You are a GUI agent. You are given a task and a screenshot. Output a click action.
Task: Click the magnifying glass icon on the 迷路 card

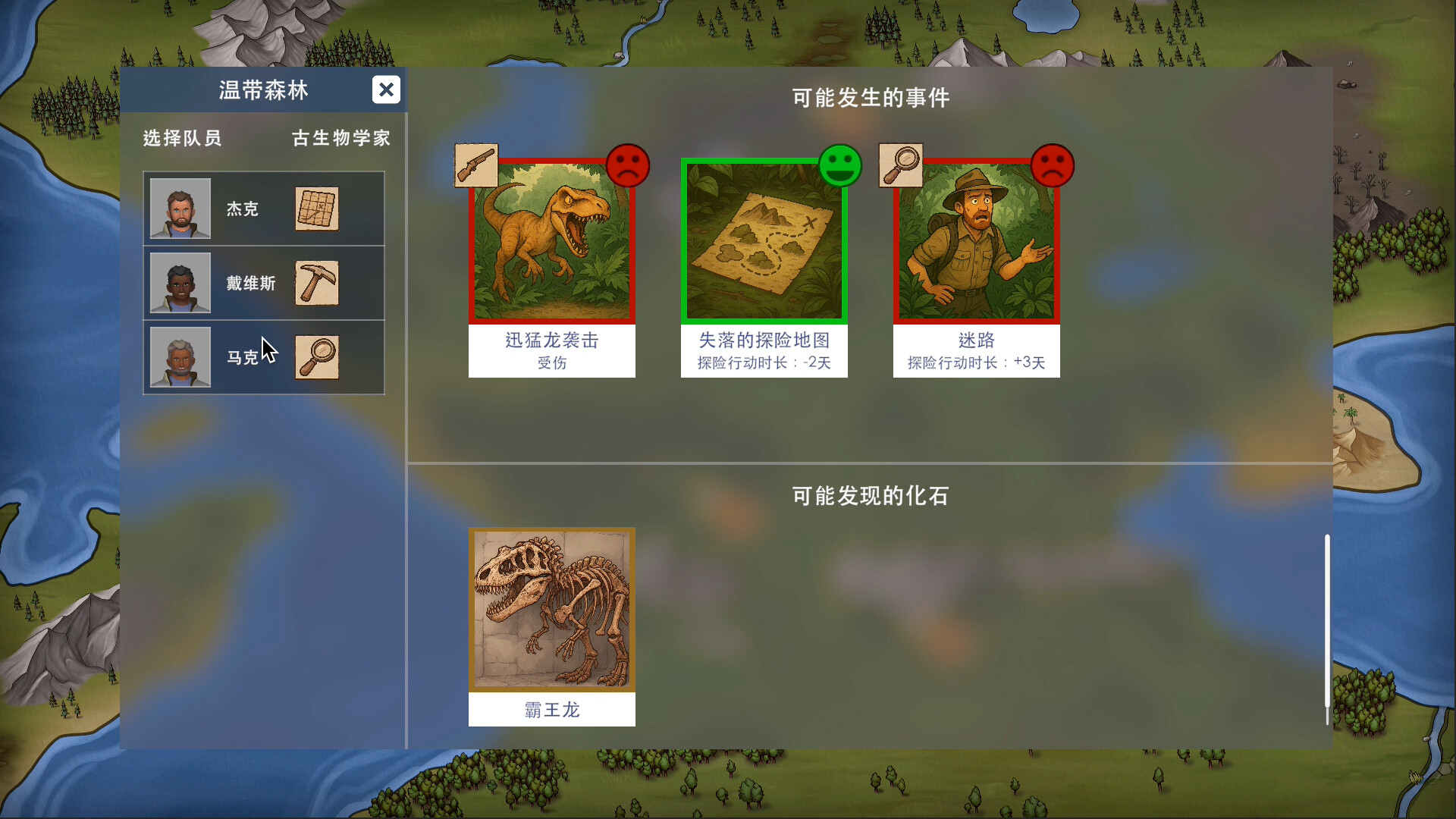click(x=901, y=165)
